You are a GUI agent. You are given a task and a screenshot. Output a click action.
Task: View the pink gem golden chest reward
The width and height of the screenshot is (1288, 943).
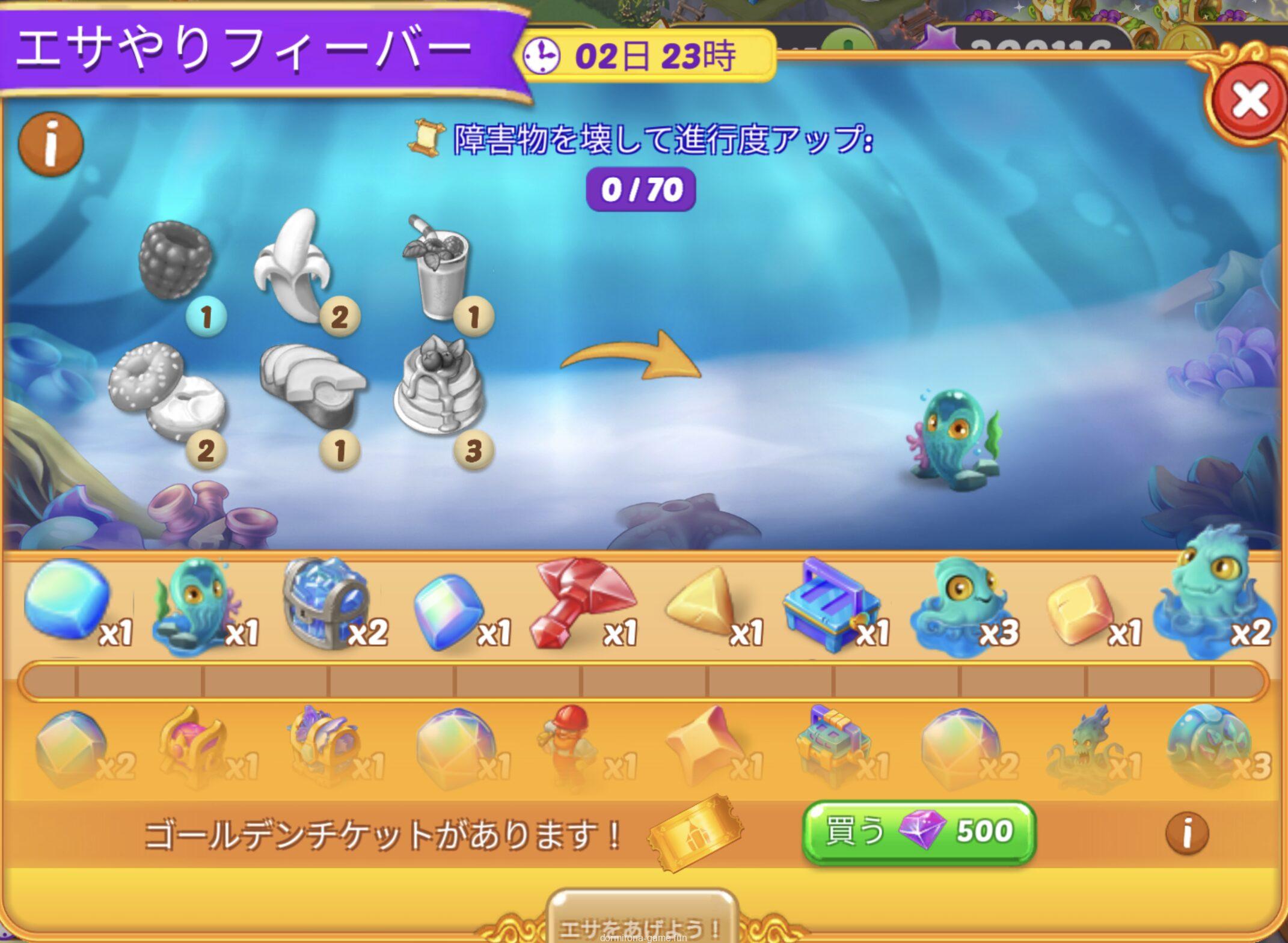tap(193, 745)
